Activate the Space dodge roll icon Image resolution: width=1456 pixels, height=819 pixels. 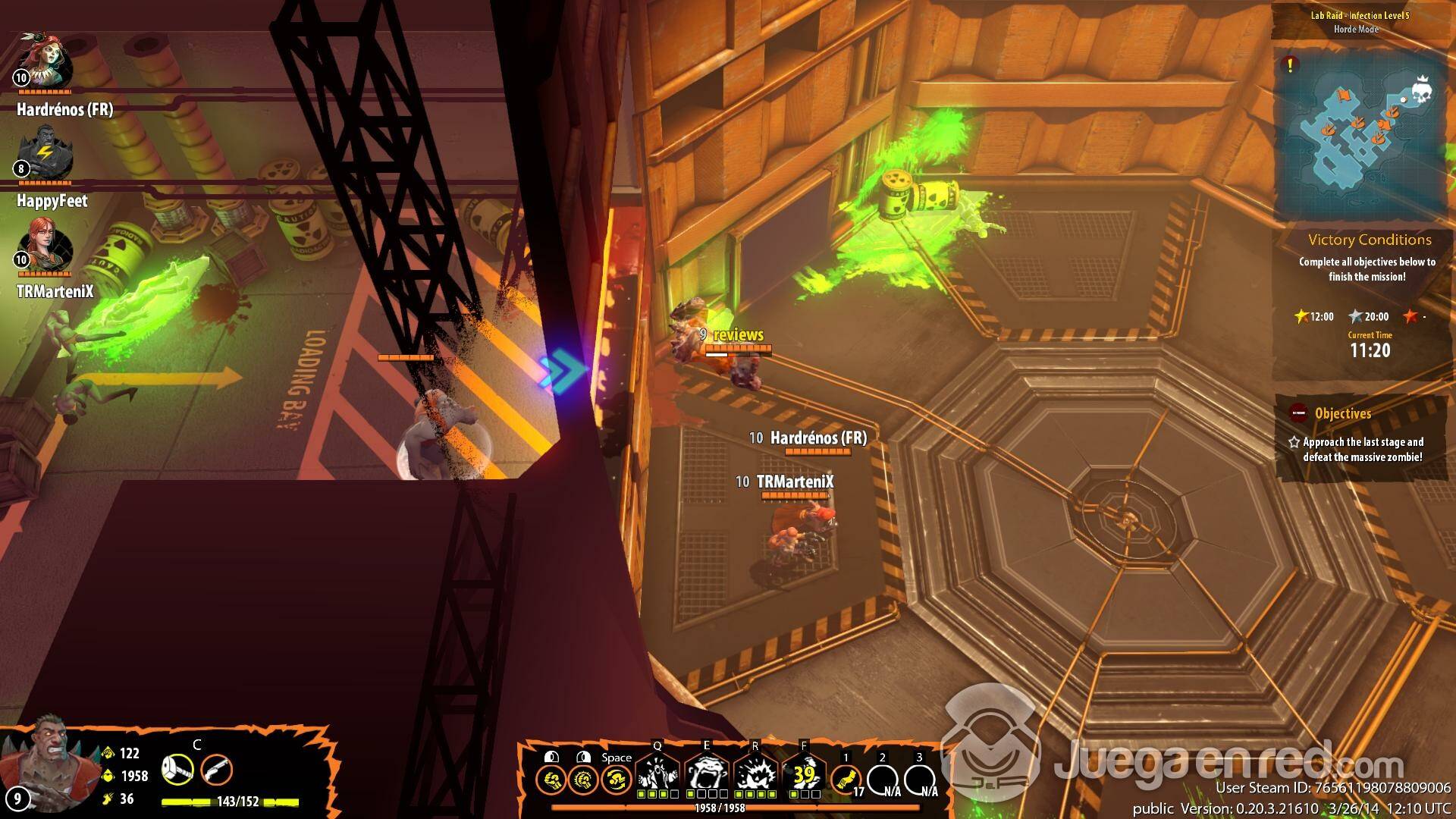(616, 779)
